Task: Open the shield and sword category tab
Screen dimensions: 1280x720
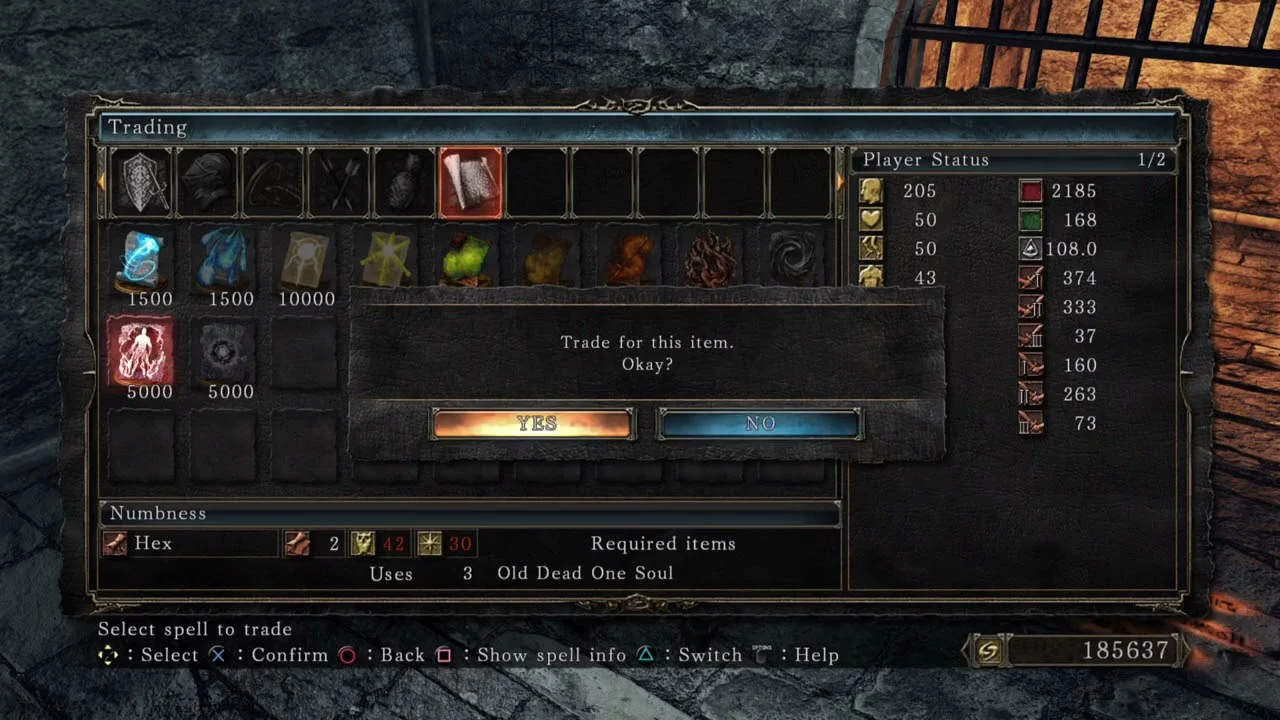Action: pos(140,183)
